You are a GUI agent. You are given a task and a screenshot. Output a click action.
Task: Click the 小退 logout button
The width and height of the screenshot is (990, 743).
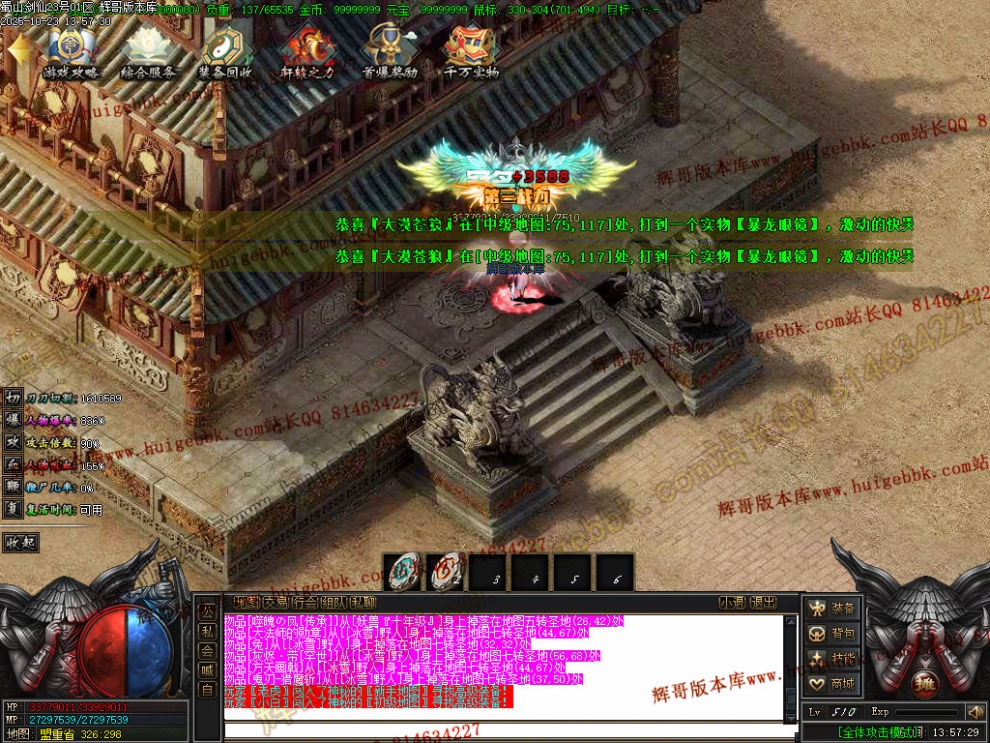[732, 602]
